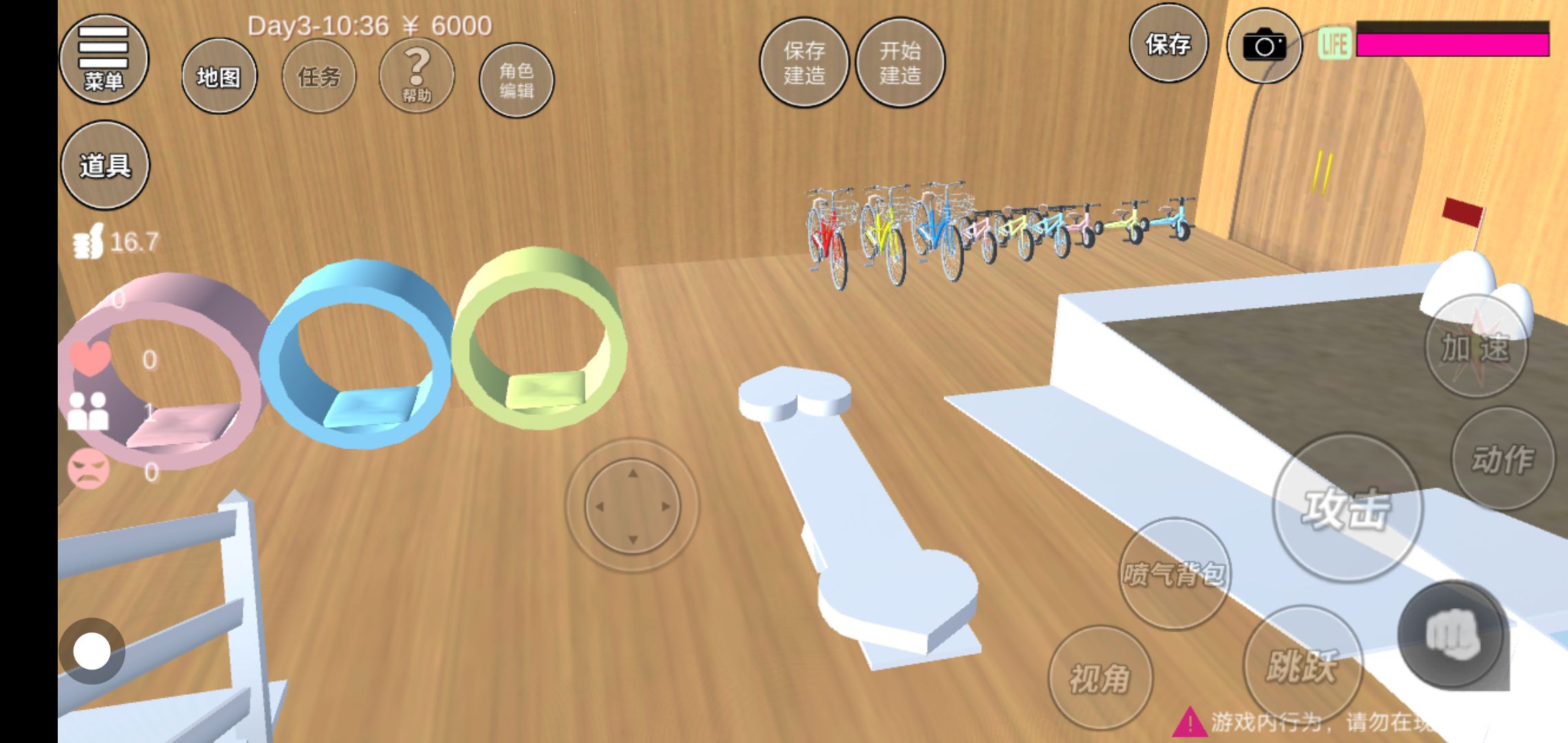Open the 道具 items panel
The image size is (1568, 743).
105,165
